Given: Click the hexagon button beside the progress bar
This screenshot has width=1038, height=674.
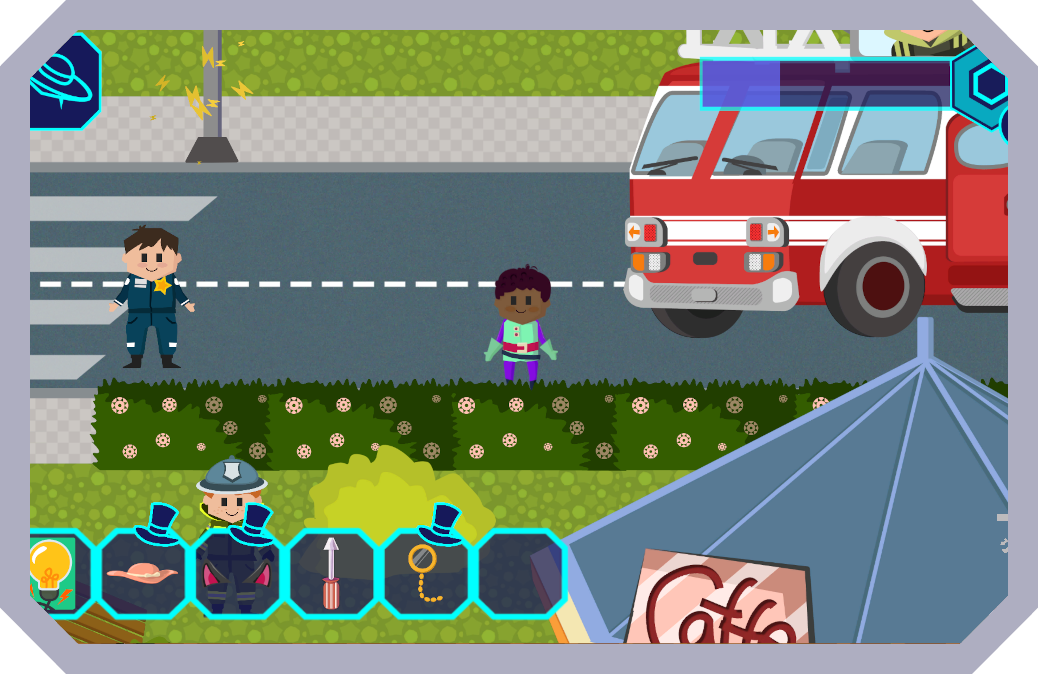Looking at the screenshot, I should (988, 85).
